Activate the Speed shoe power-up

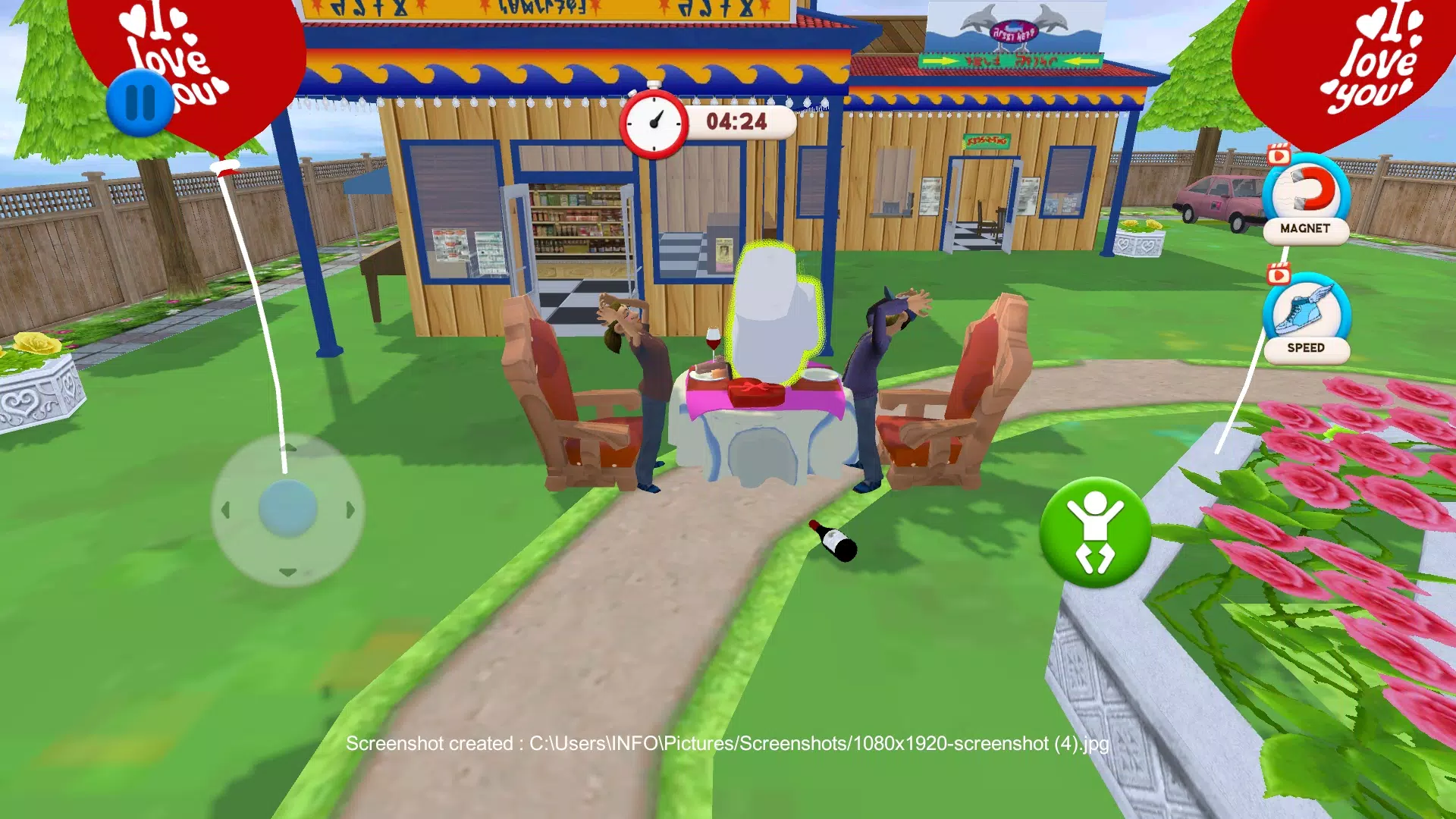(x=1306, y=315)
